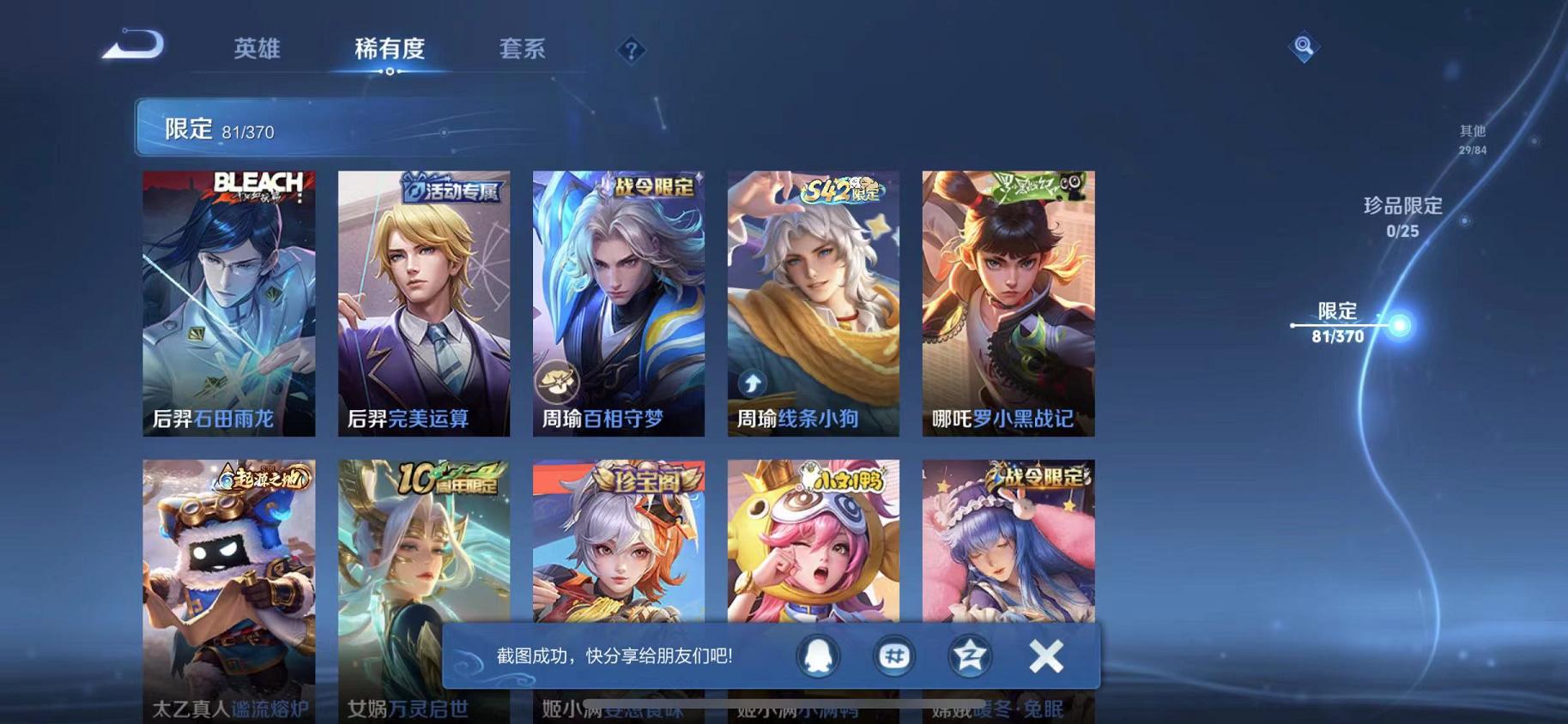Click the glowing 限定 progress node marker
The image size is (1568, 724).
pos(1401,324)
